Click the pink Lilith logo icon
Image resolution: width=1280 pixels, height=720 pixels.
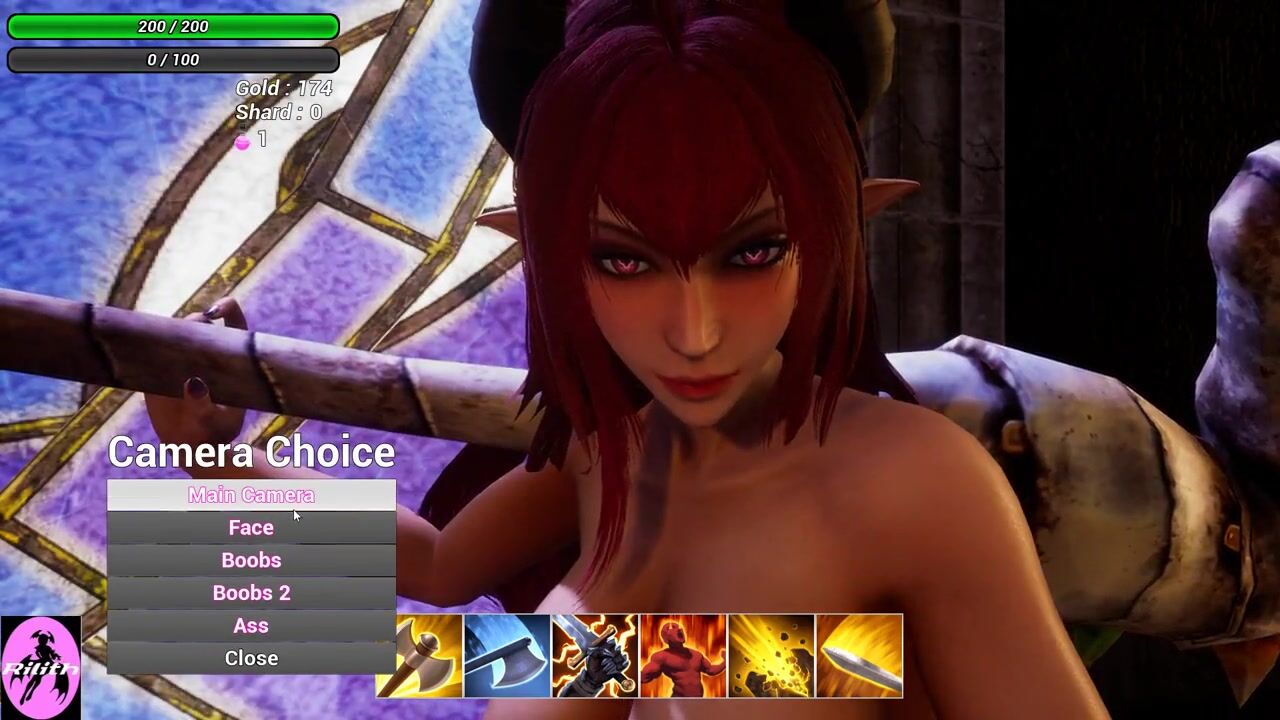click(40, 667)
